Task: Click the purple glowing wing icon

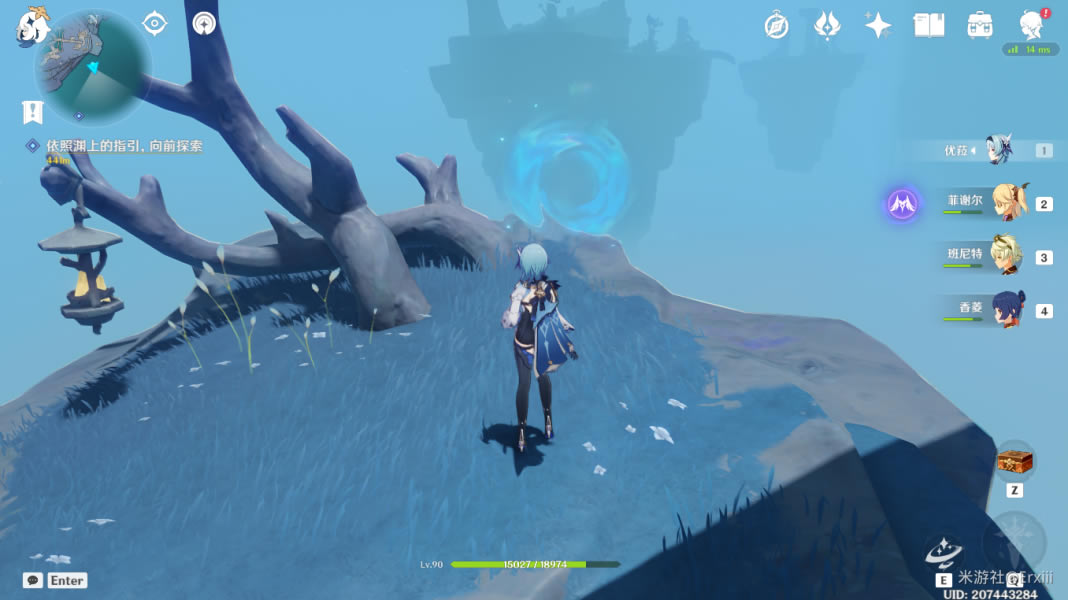Action: (903, 205)
